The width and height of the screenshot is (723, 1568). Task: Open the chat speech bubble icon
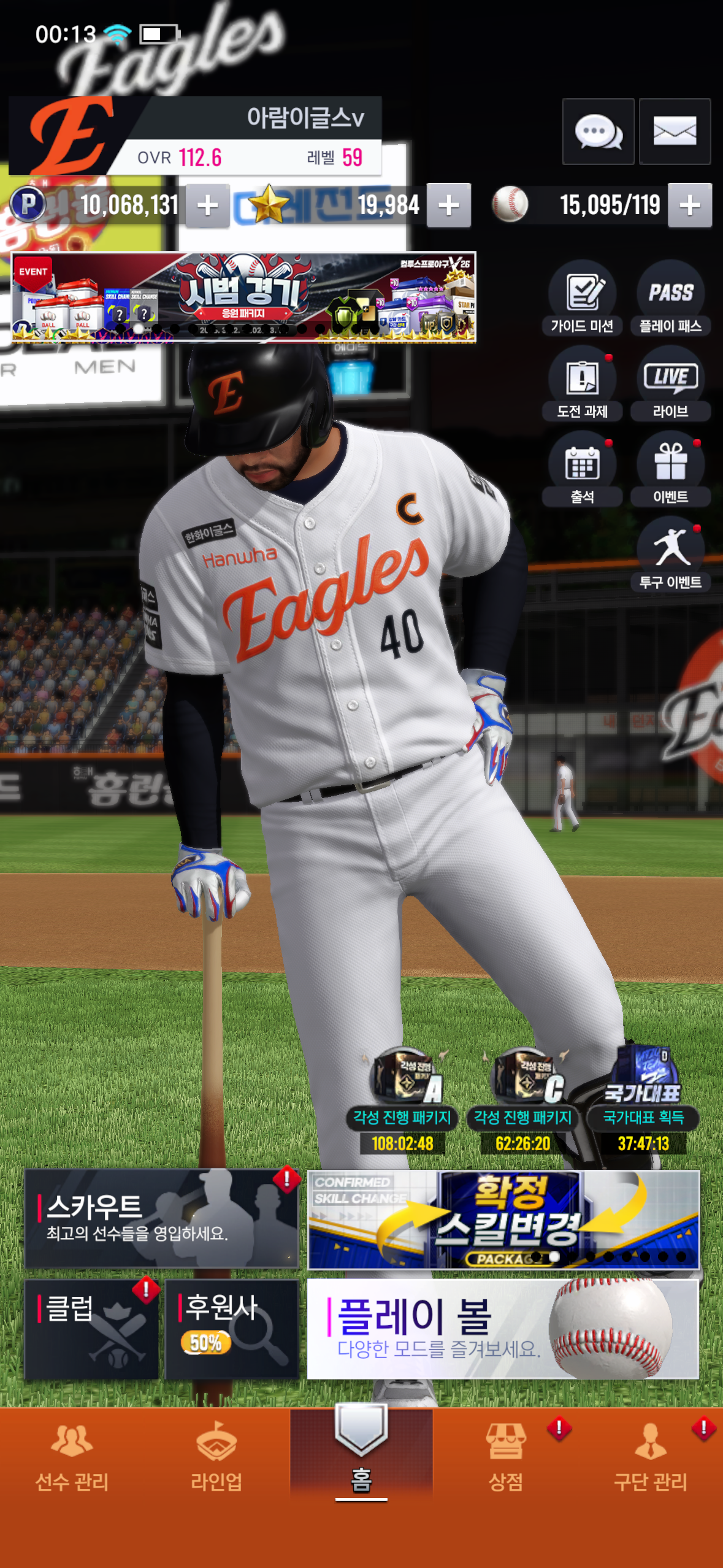coord(598,131)
